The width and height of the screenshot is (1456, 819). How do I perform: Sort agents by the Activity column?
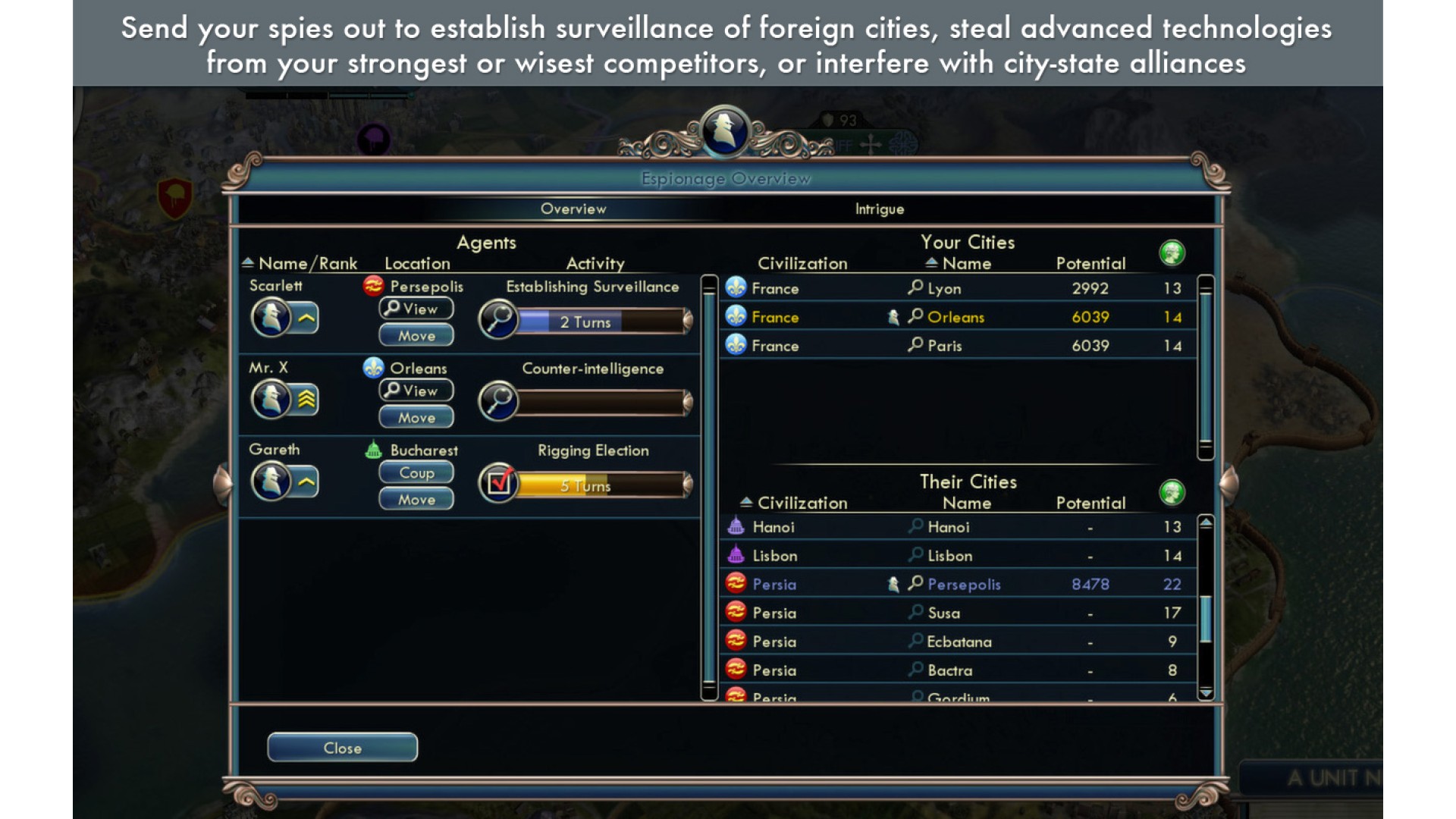click(x=595, y=263)
